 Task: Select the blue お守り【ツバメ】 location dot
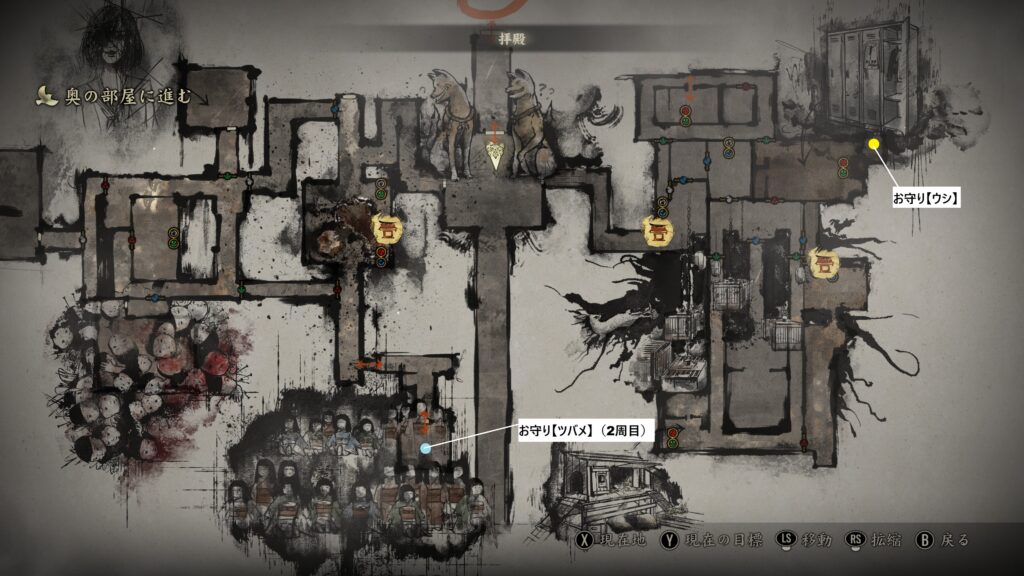426,448
